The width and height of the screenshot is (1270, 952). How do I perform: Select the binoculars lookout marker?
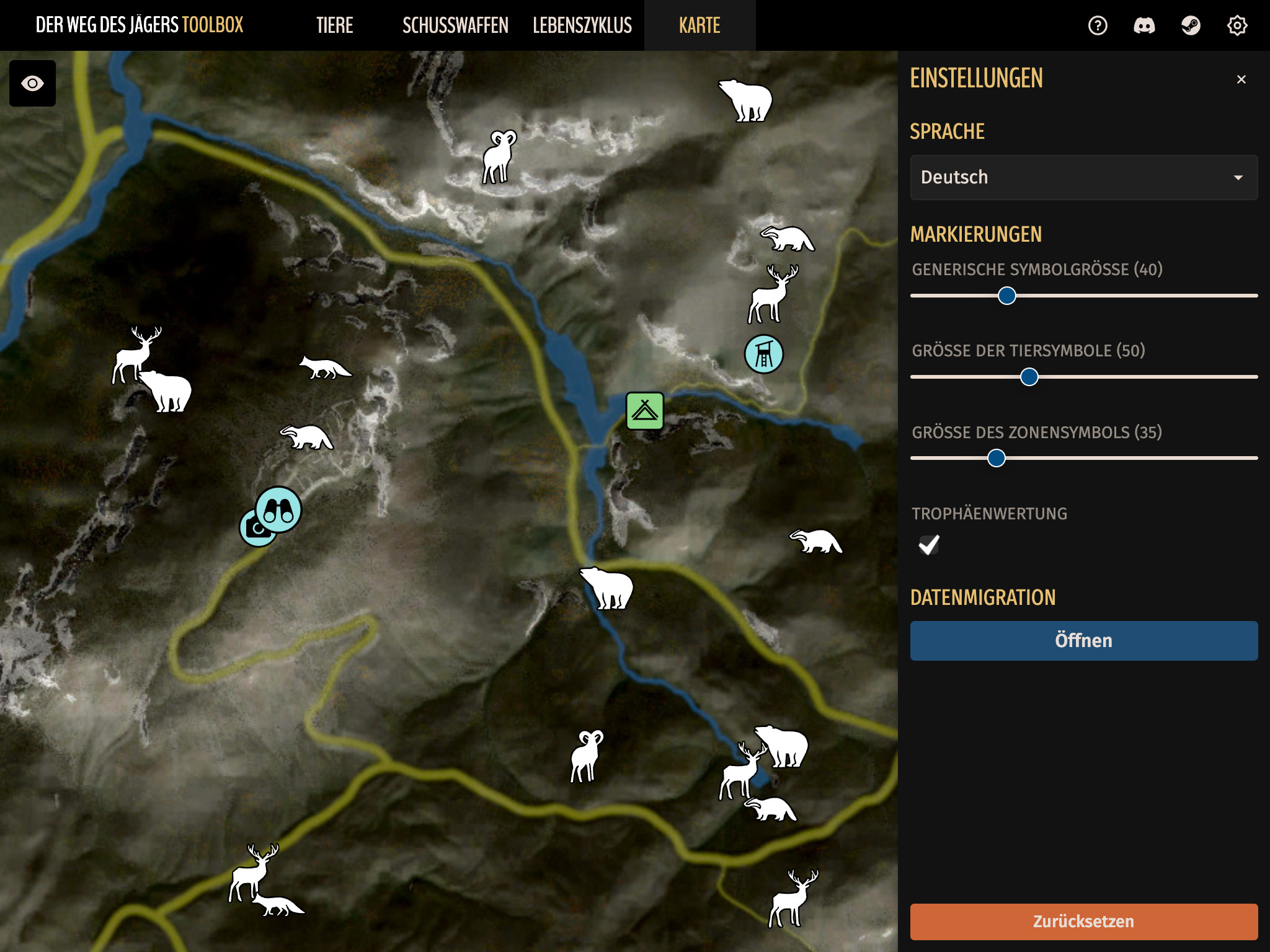[279, 509]
